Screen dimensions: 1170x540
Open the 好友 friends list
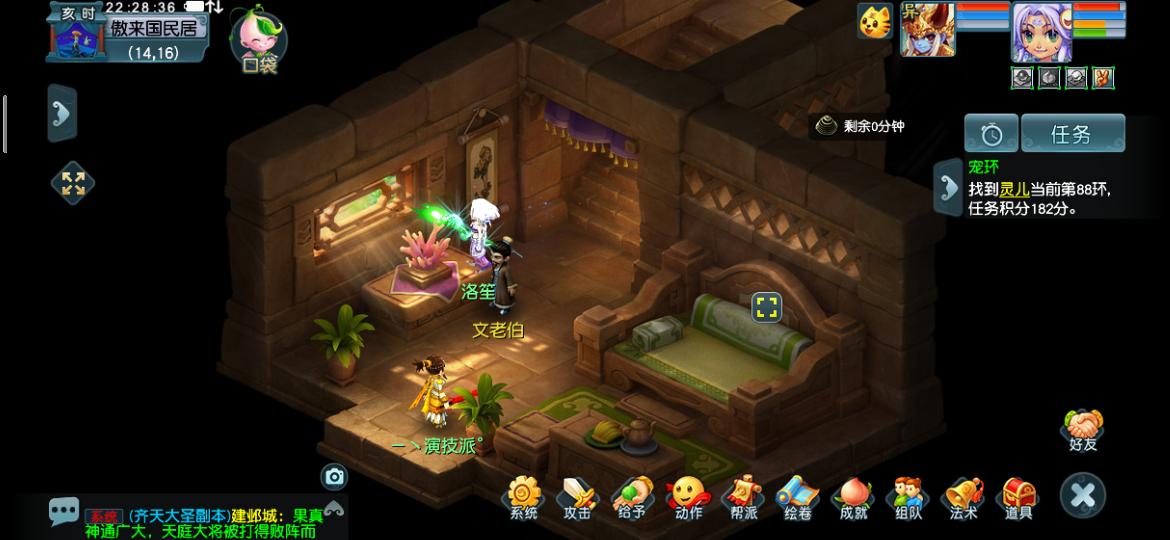pyautogui.click(x=1083, y=430)
